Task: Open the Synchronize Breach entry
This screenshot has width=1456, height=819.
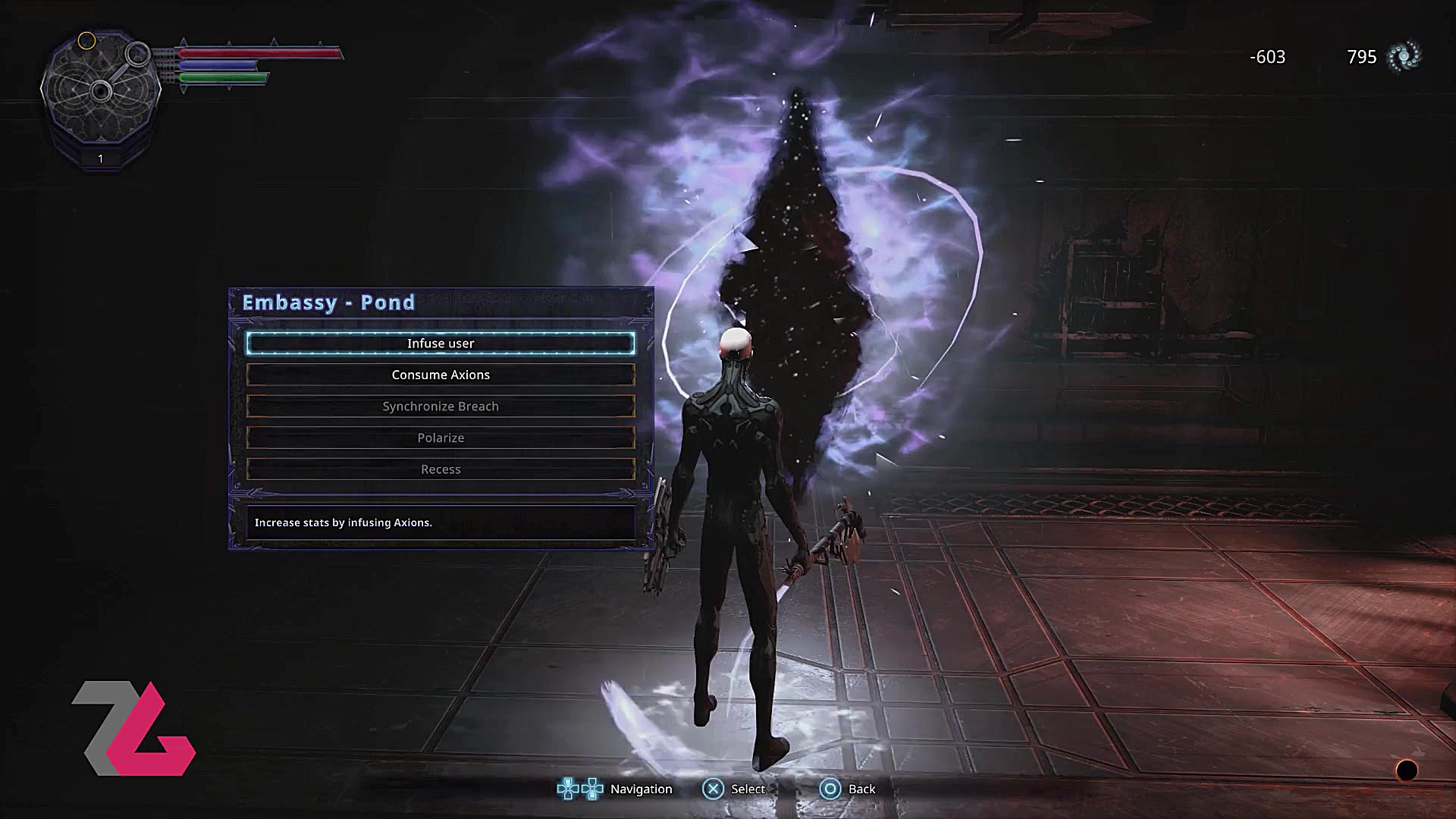Action: (441, 406)
